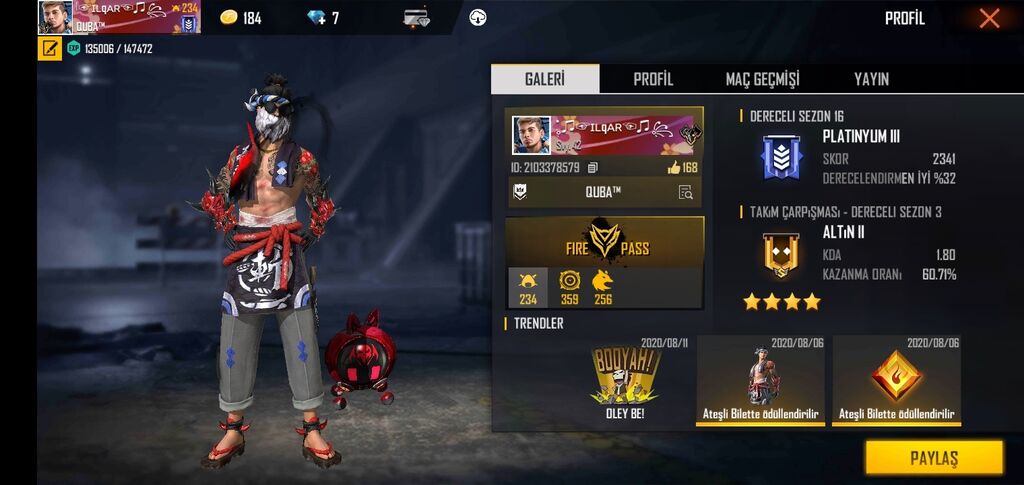
Task: Select the YAYIN tab
Action: click(871, 79)
